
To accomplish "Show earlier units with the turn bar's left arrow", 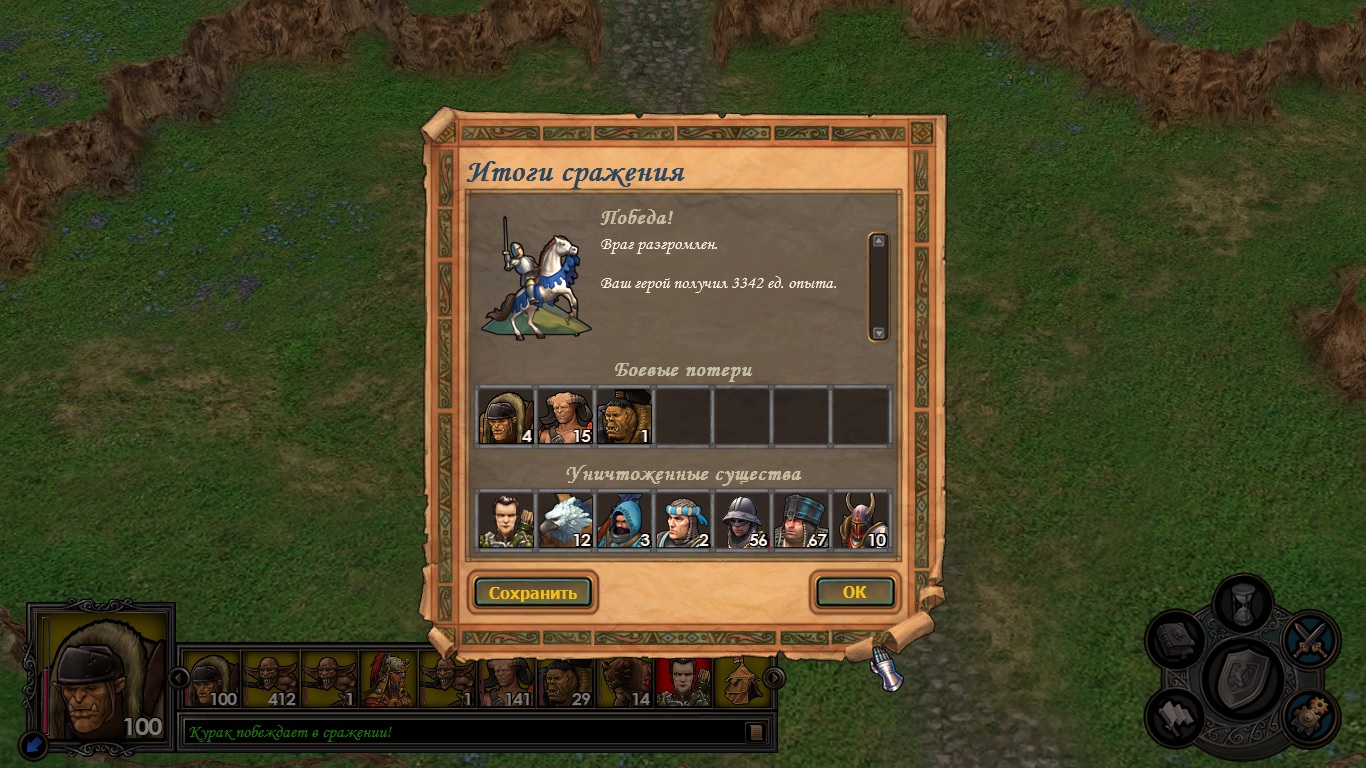I will pyautogui.click(x=180, y=677).
